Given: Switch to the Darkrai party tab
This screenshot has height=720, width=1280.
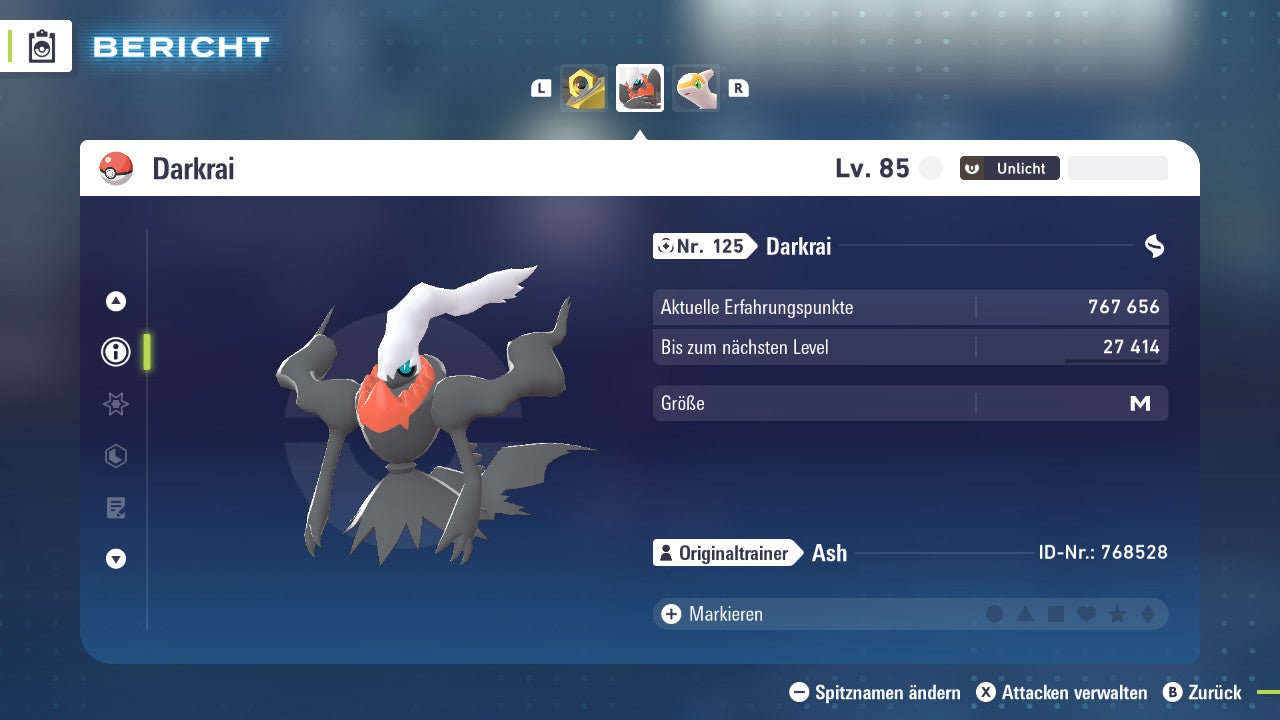Looking at the screenshot, I should point(639,88).
